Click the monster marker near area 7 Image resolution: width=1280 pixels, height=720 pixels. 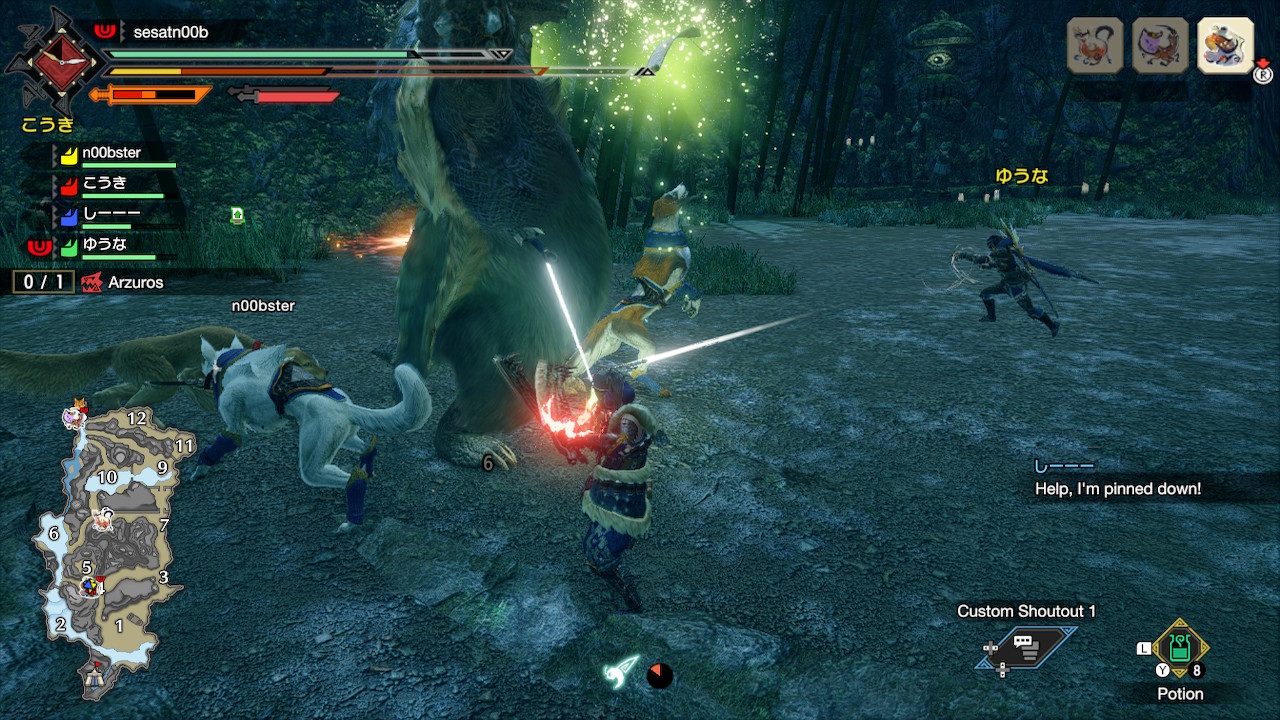101,519
